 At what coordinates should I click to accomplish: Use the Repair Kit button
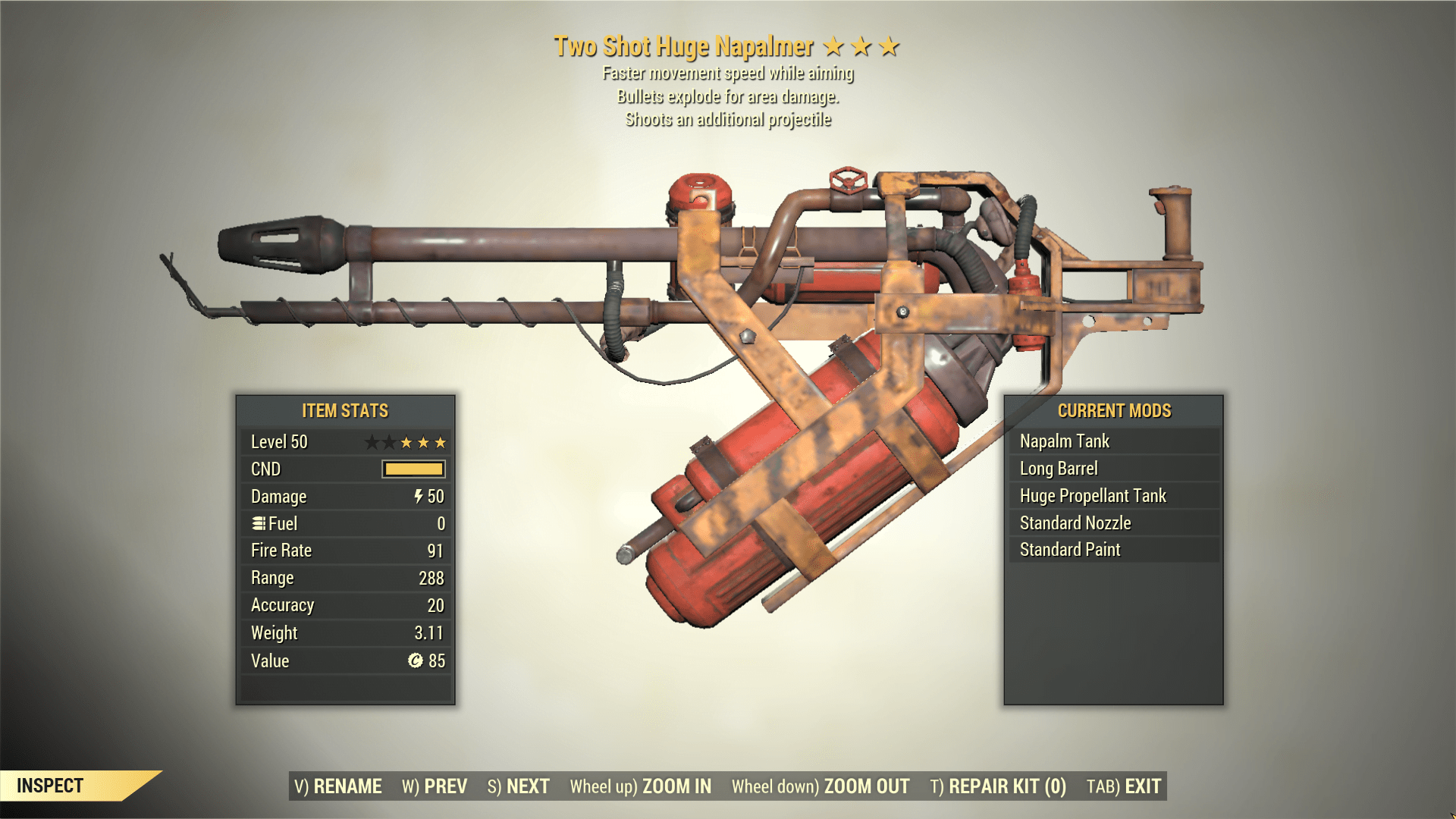998,786
